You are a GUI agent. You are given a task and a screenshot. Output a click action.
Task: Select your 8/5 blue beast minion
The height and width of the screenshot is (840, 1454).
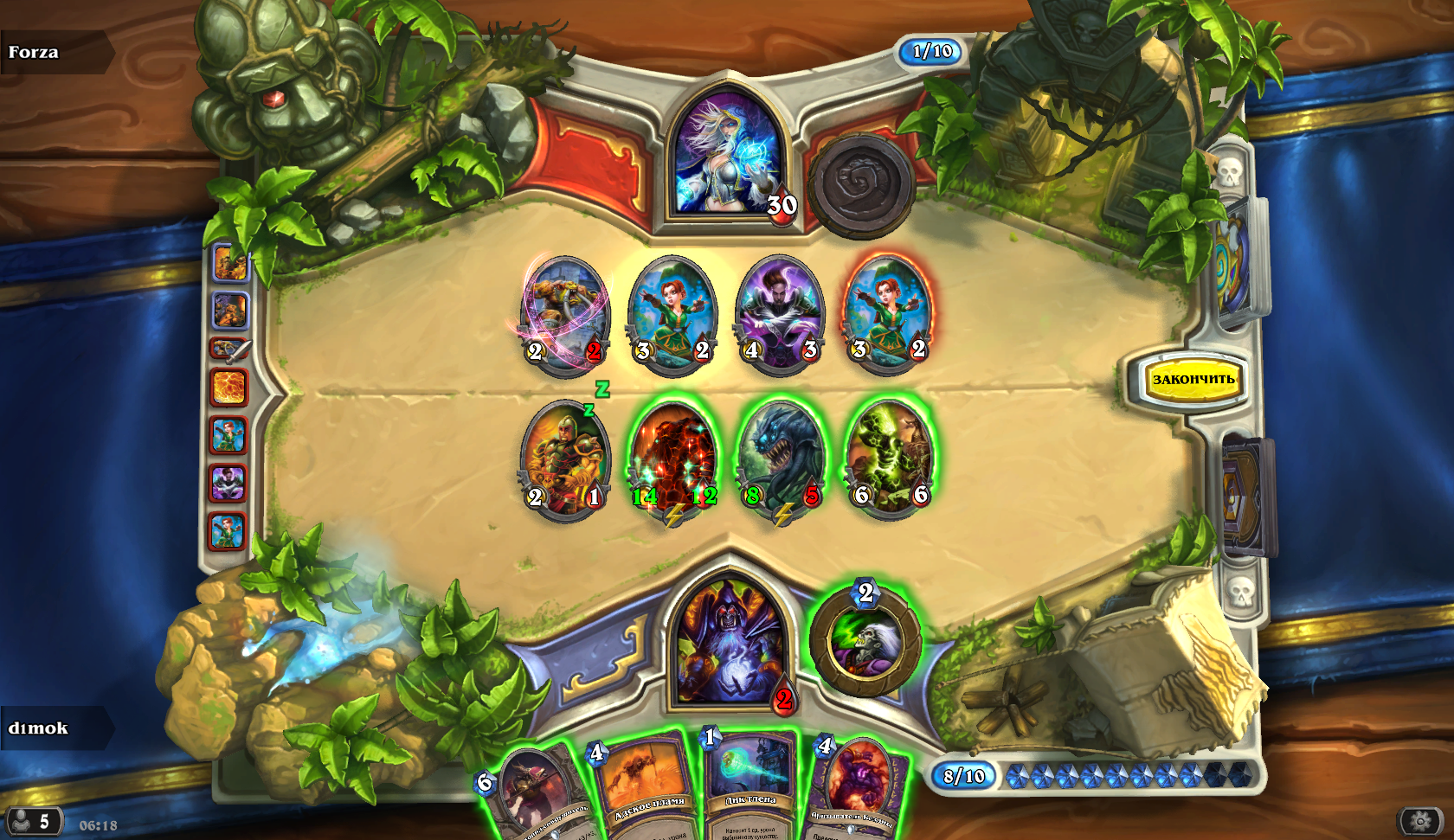(x=781, y=457)
